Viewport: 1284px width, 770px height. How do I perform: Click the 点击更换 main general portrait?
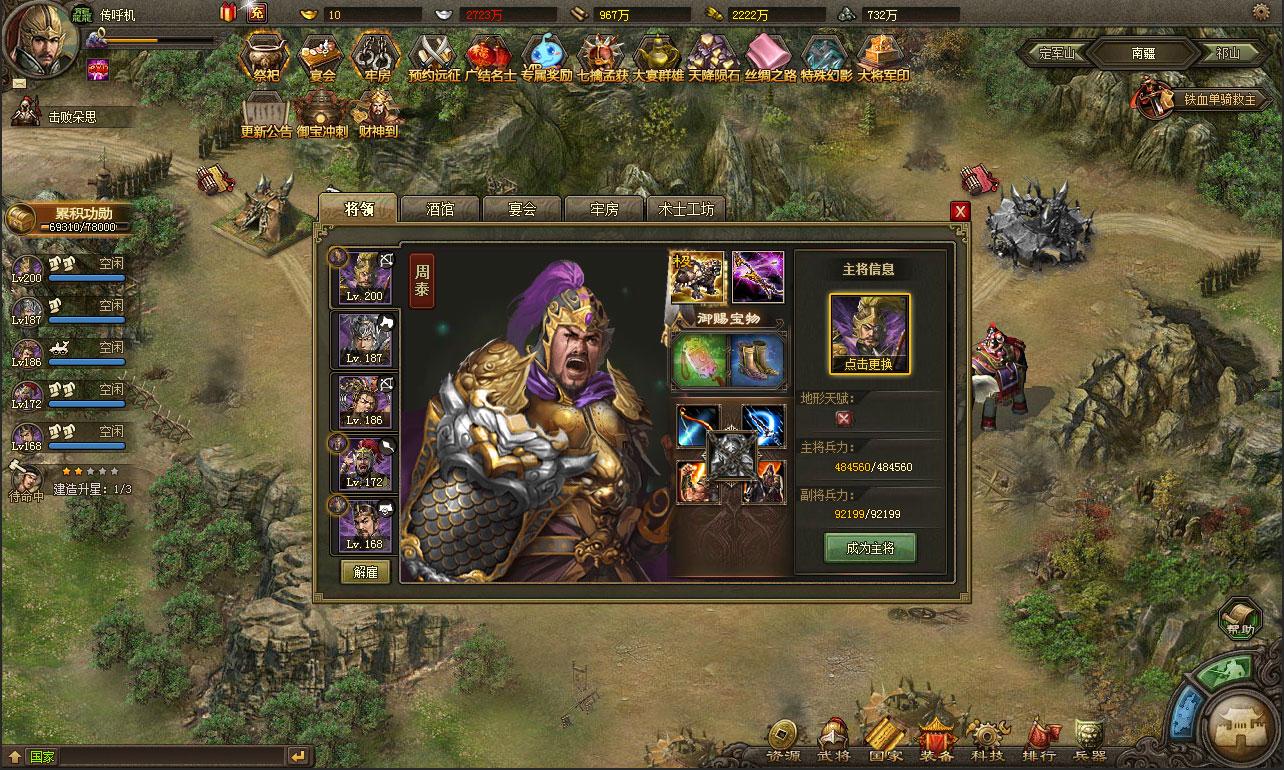869,333
